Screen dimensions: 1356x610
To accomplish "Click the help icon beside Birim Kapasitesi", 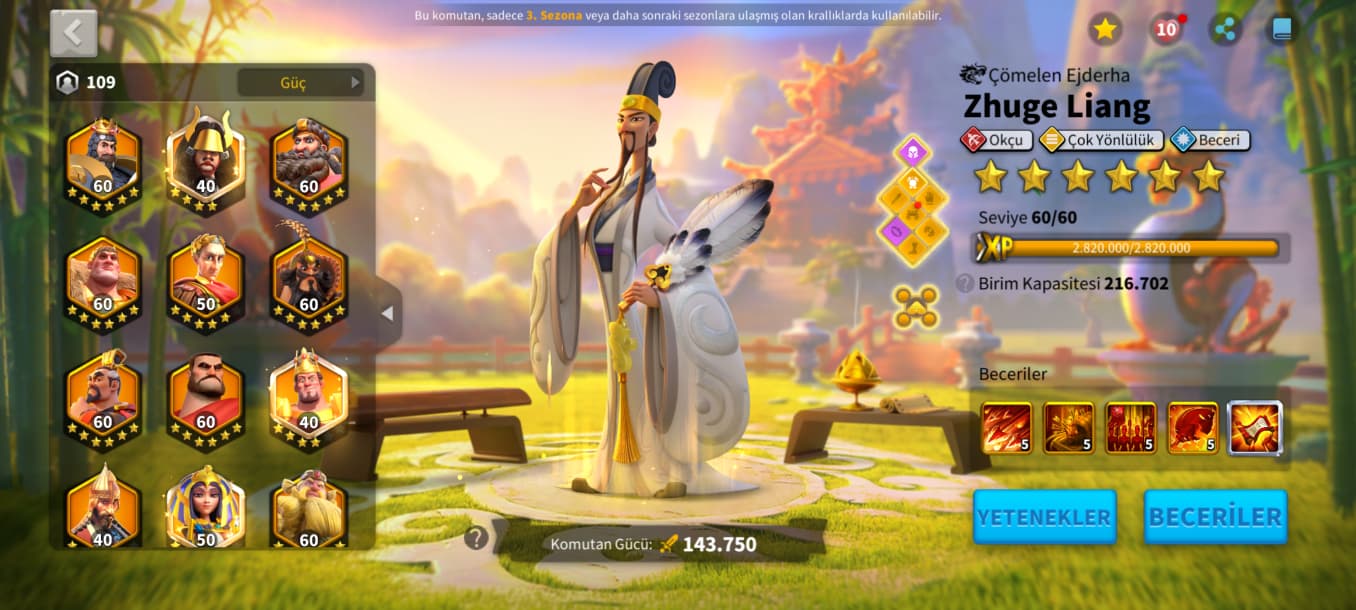I will [x=964, y=283].
